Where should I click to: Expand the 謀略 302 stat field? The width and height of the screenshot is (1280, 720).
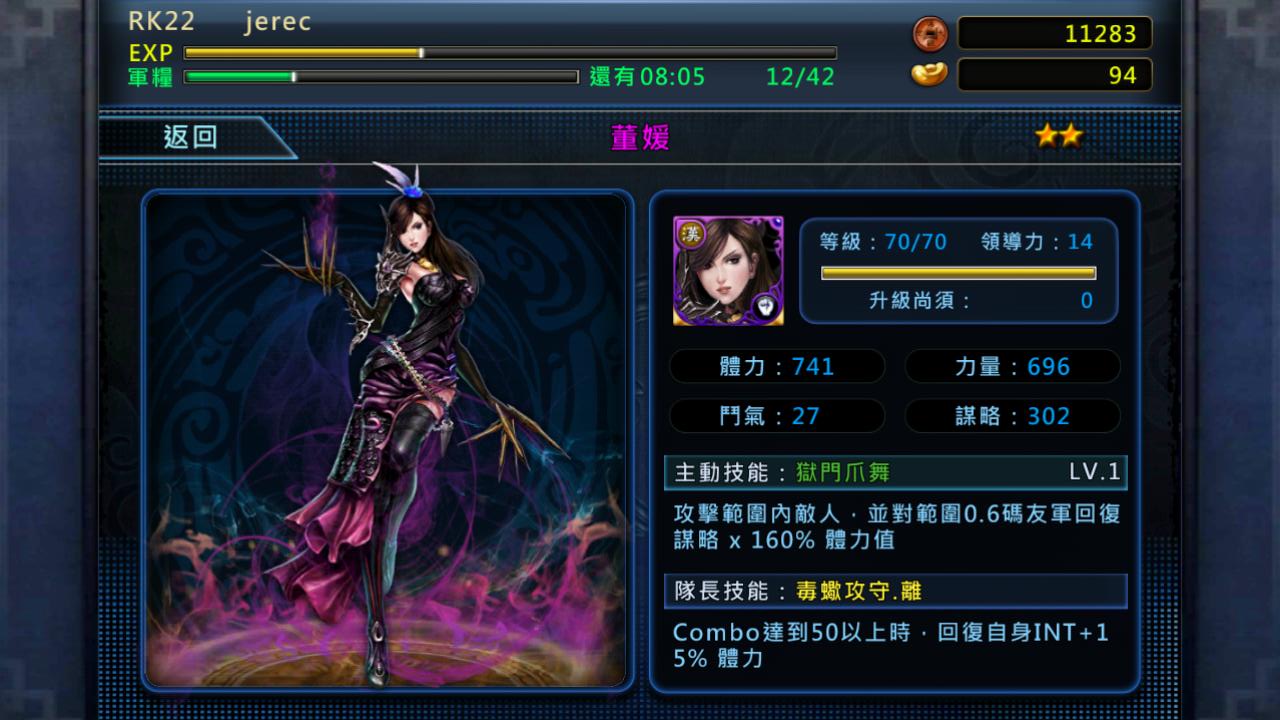pos(1012,416)
